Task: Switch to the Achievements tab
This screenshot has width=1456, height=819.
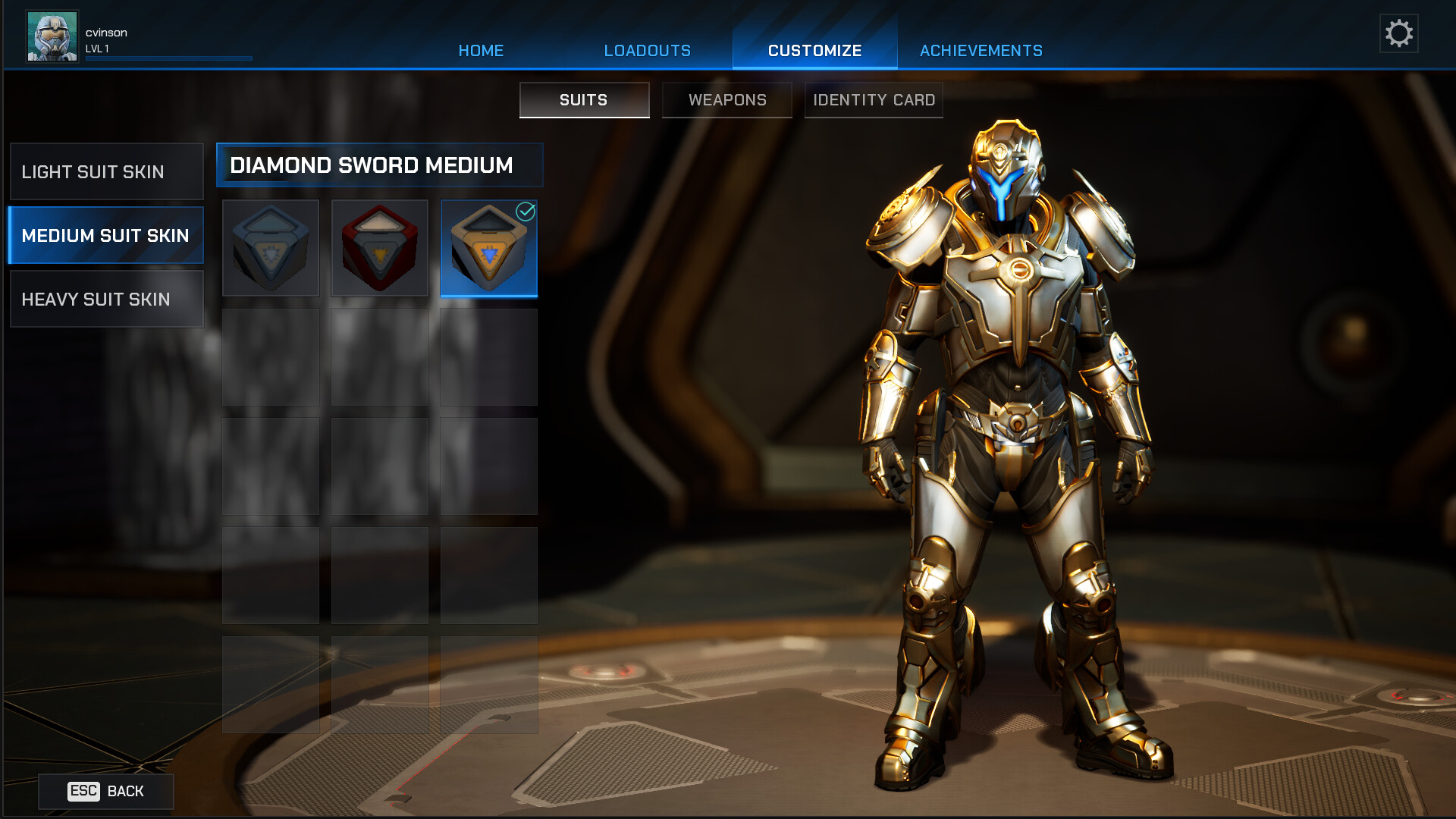Action: click(x=981, y=51)
